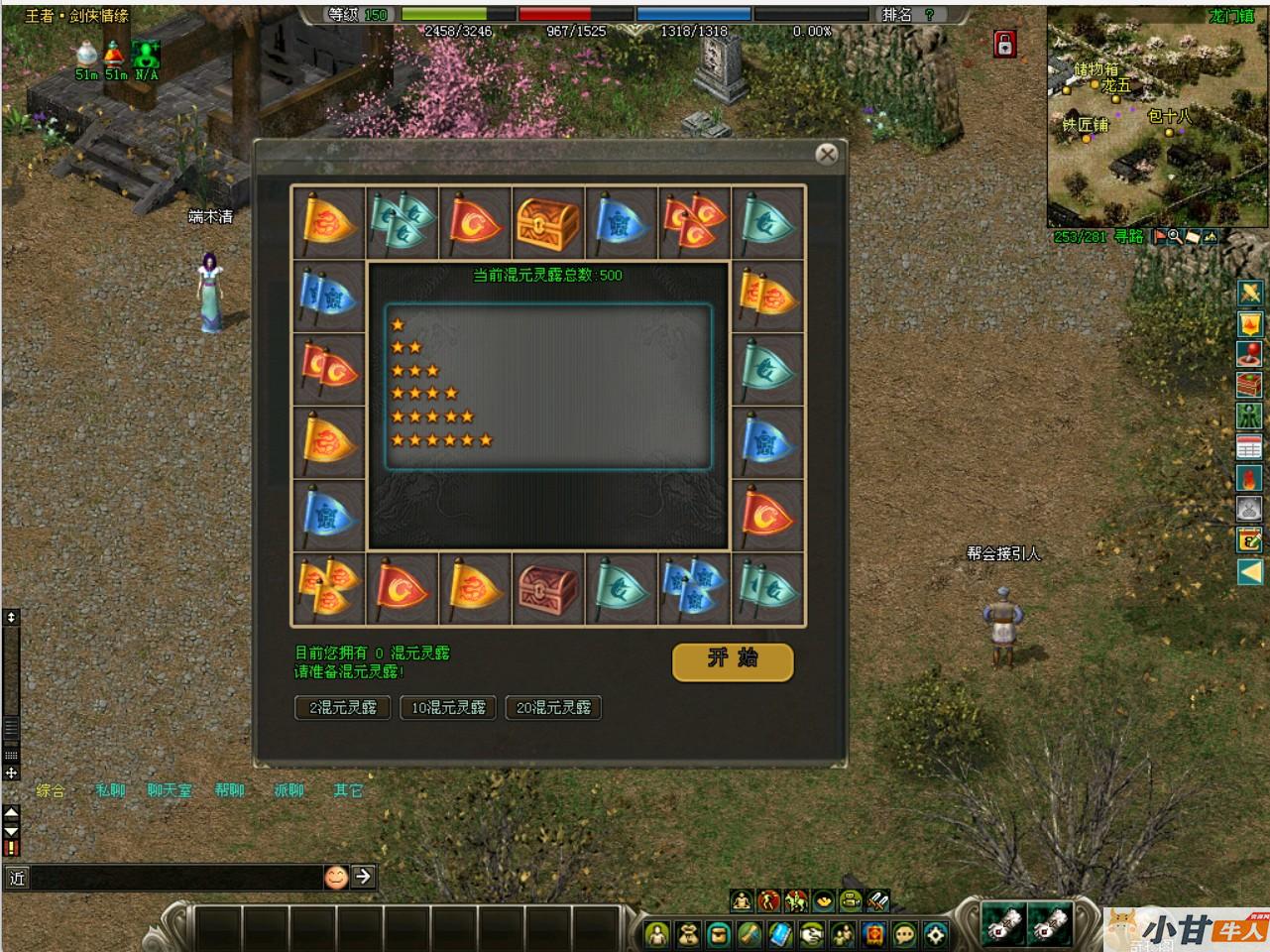Image resolution: width=1270 pixels, height=952 pixels.
Task: Collapse the side toolbar with yellow arrow
Action: 1249,571
